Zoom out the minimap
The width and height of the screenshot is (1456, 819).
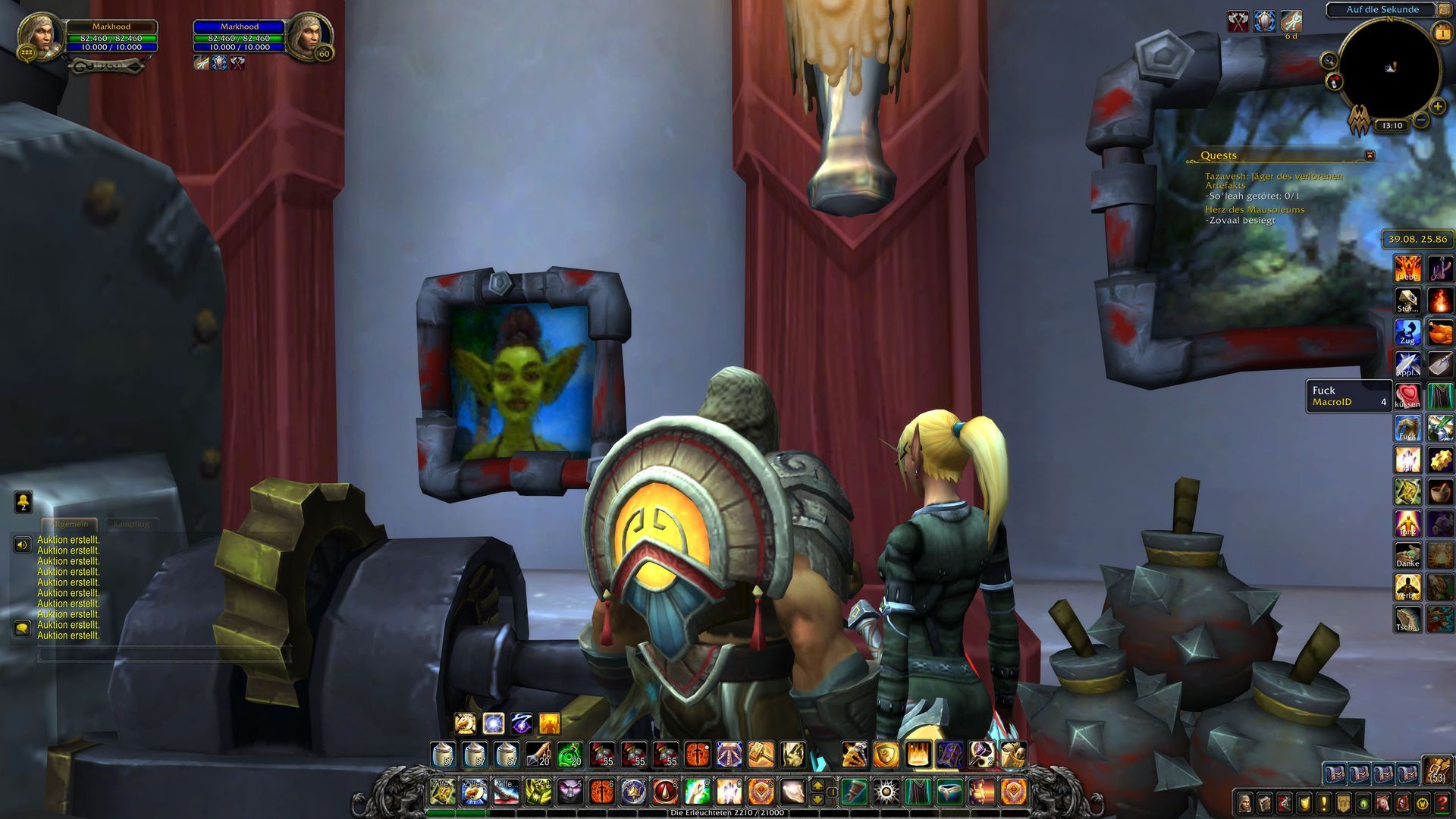(1421, 121)
